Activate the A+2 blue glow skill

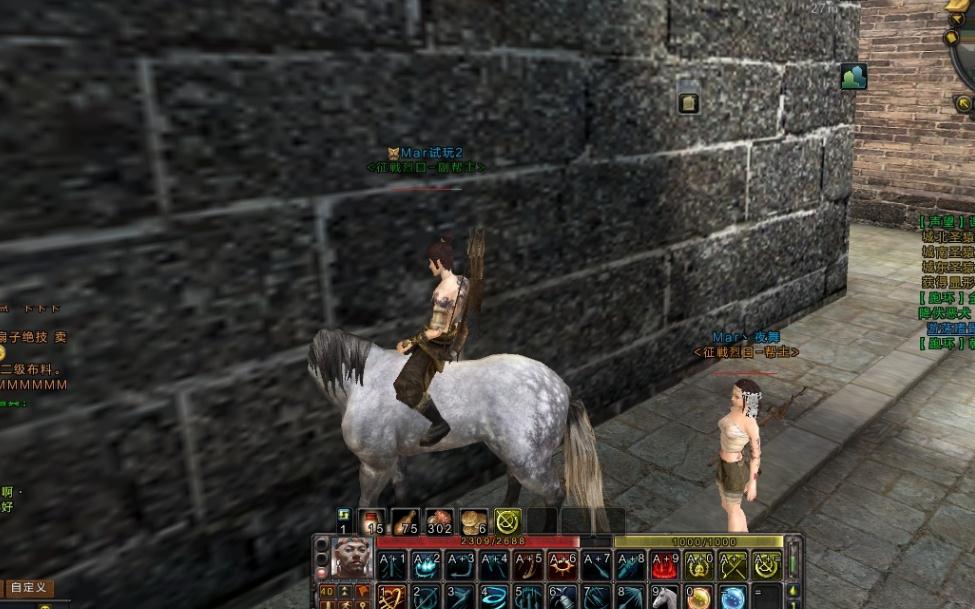426,566
